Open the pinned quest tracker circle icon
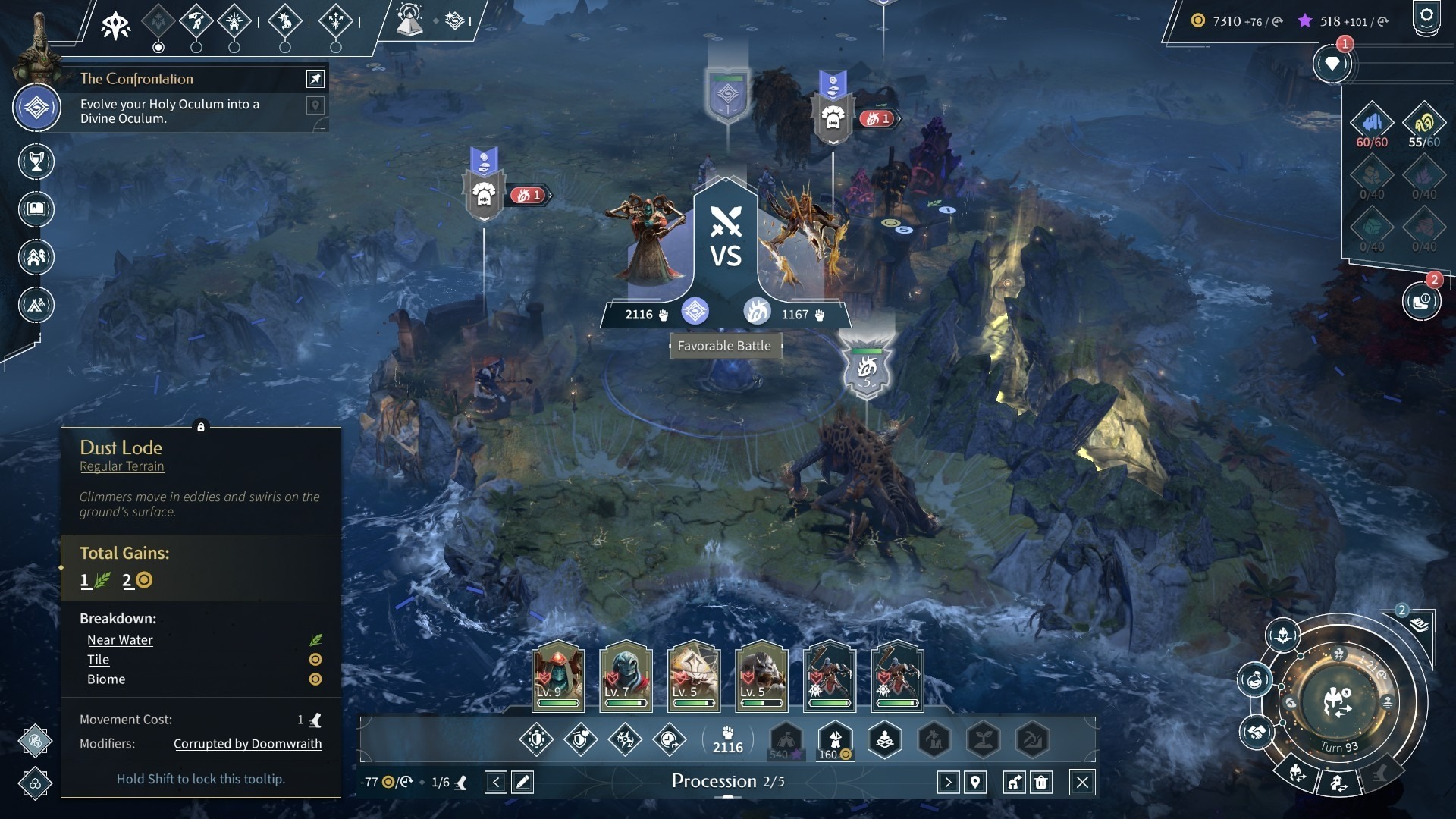 pos(36,108)
